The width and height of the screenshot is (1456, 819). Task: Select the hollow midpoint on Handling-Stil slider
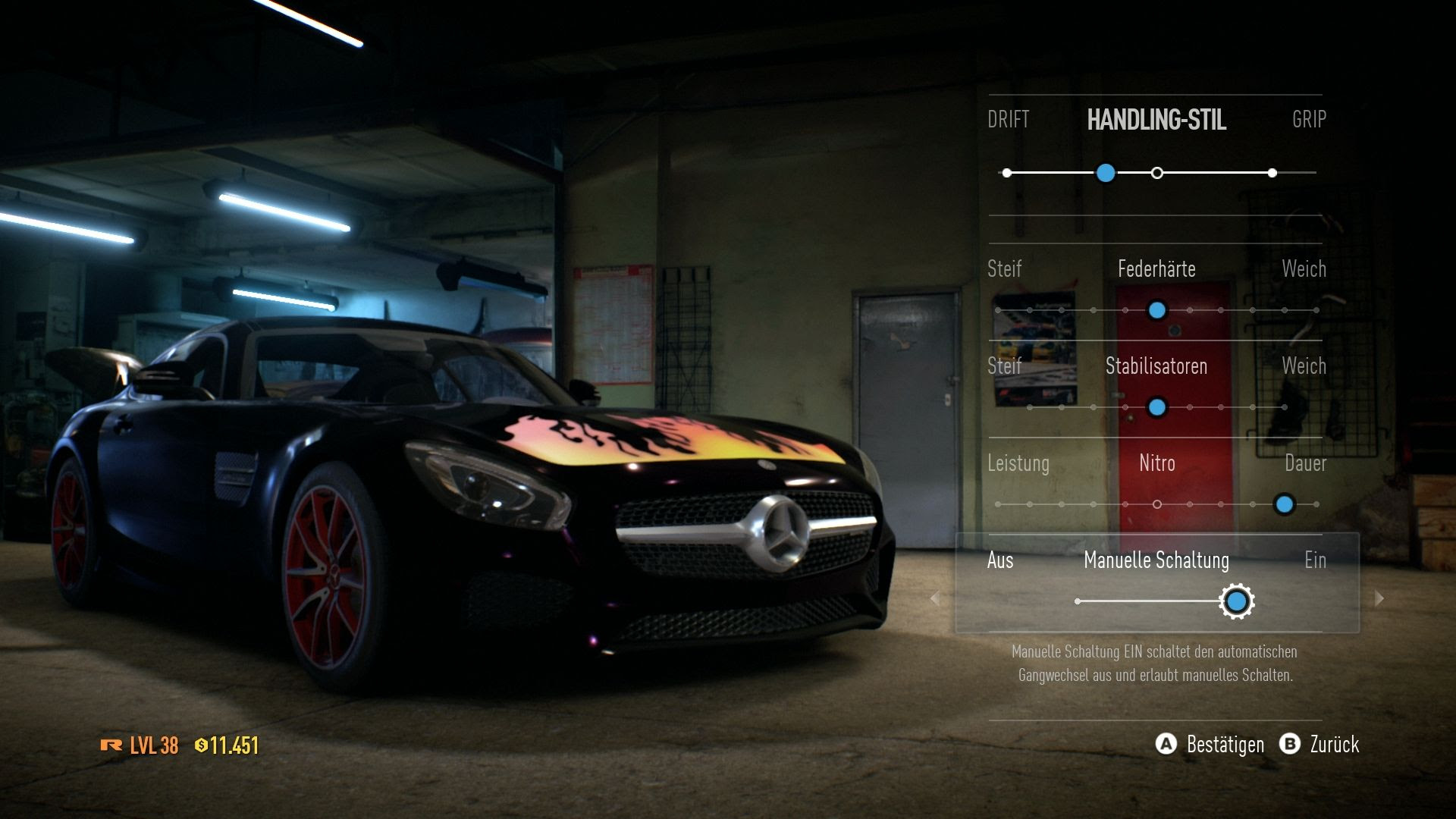coord(1156,173)
